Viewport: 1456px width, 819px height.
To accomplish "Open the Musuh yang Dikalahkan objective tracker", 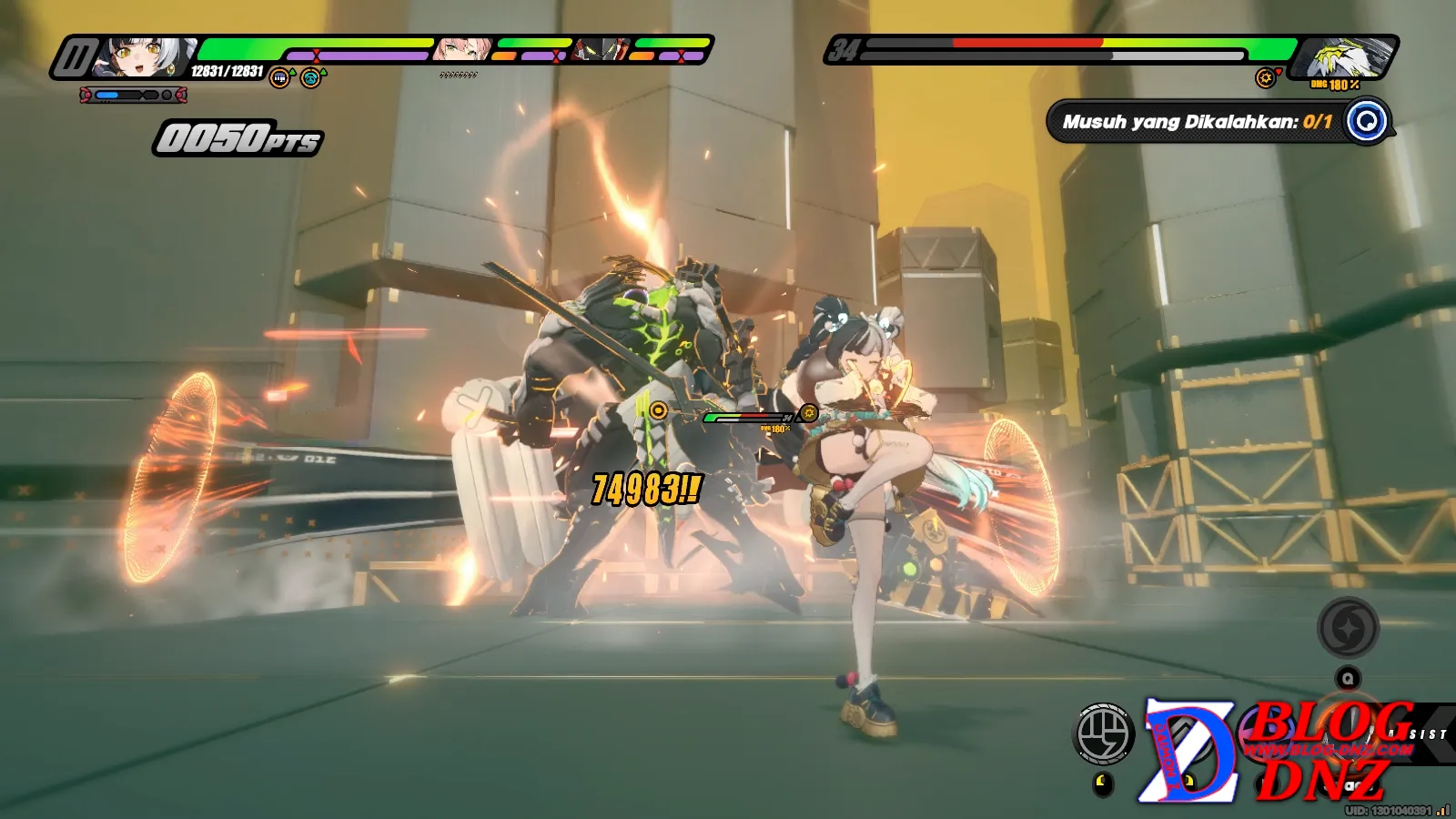I will (1197, 122).
